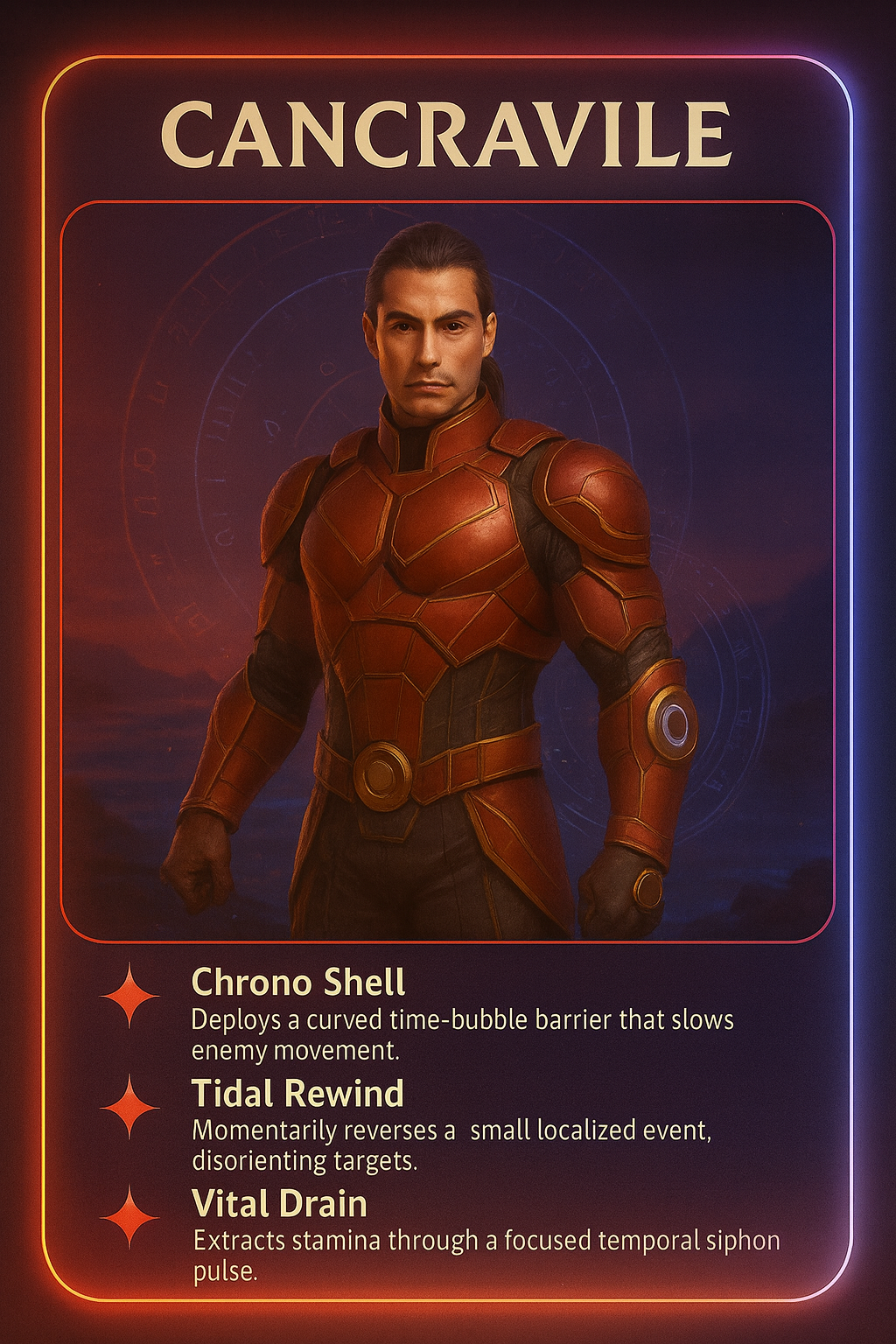The width and height of the screenshot is (896, 1344).
Task: Select the Chrono Shell ability
Action: 298,983
